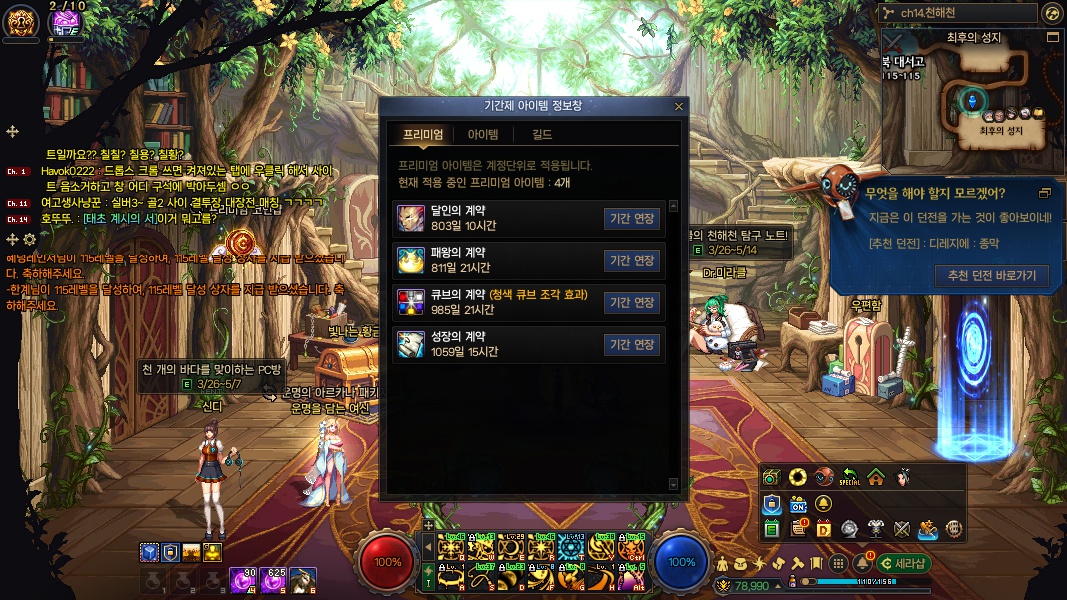The image size is (1067, 600).
Task: Click the round yellow icon beside the channel box
Action: [1051, 13]
